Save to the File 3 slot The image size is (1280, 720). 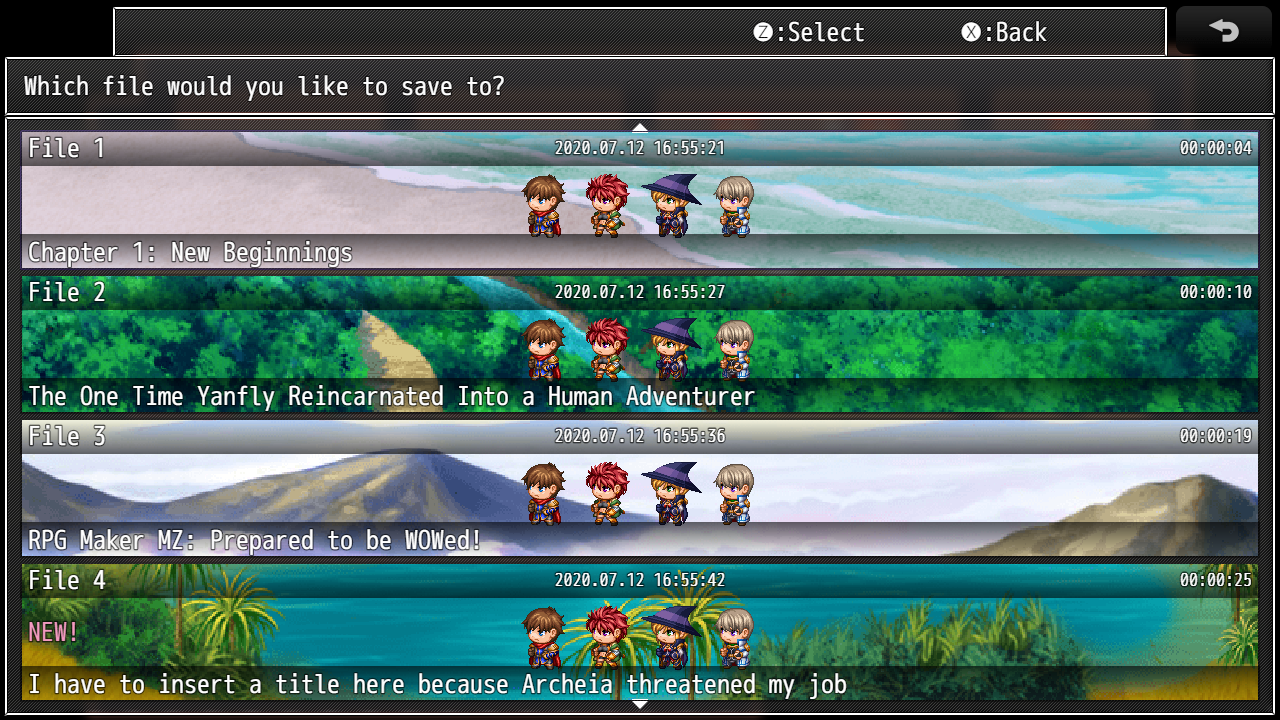640,488
